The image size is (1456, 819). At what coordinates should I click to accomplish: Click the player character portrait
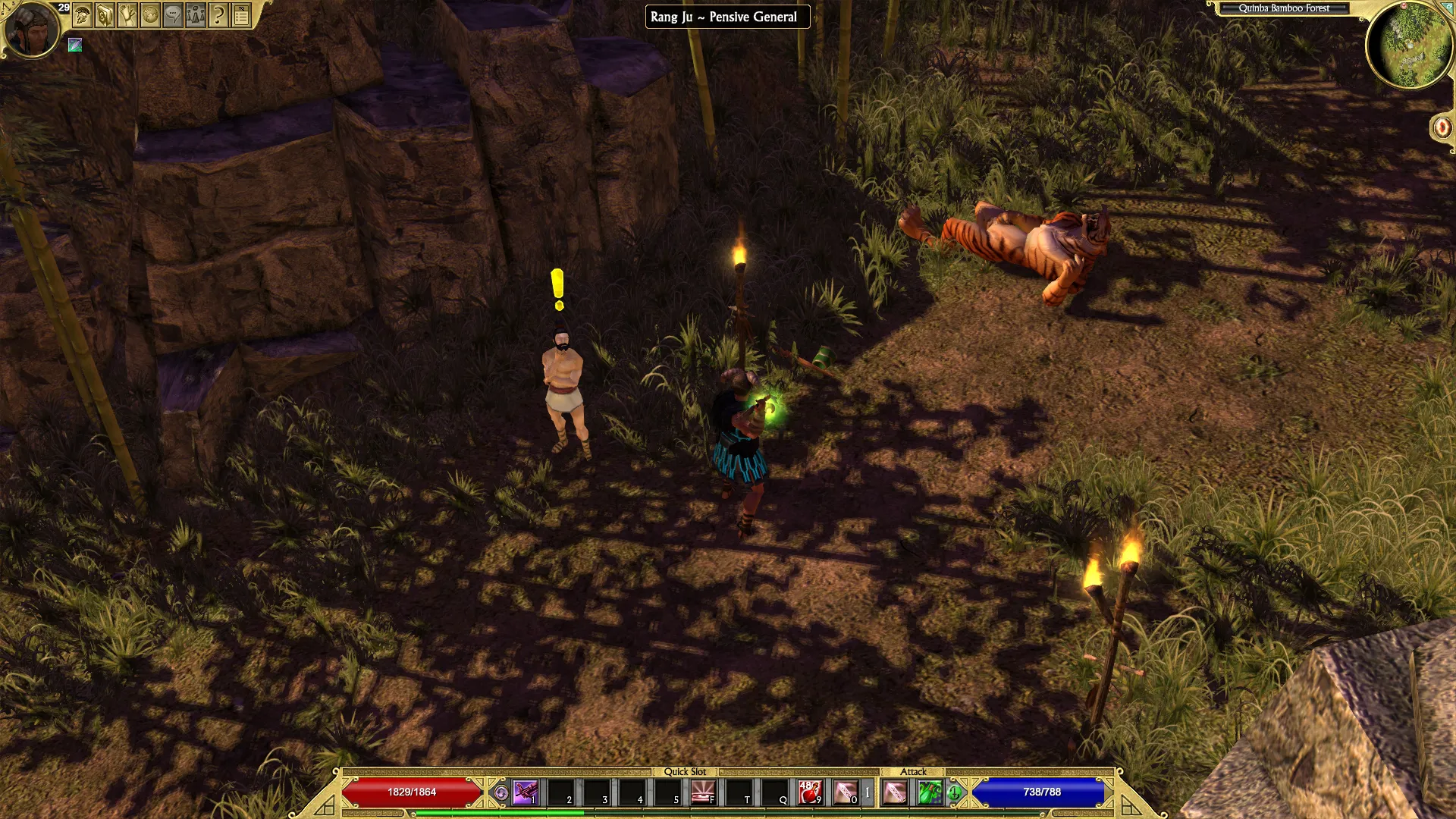point(32,29)
